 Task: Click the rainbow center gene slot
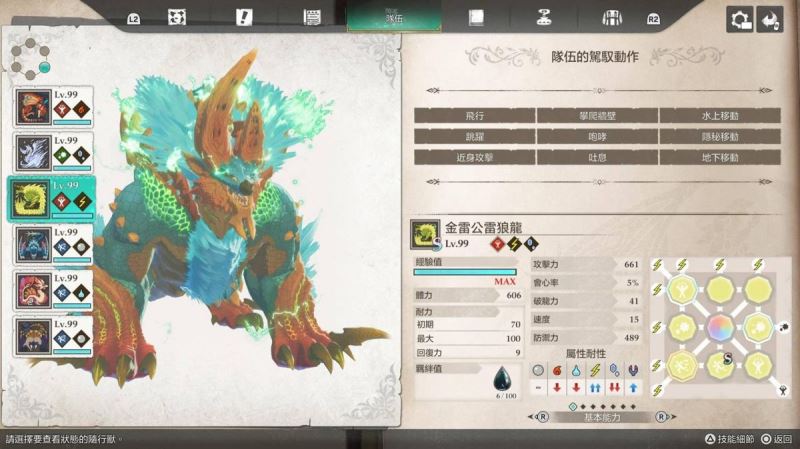[718, 328]
